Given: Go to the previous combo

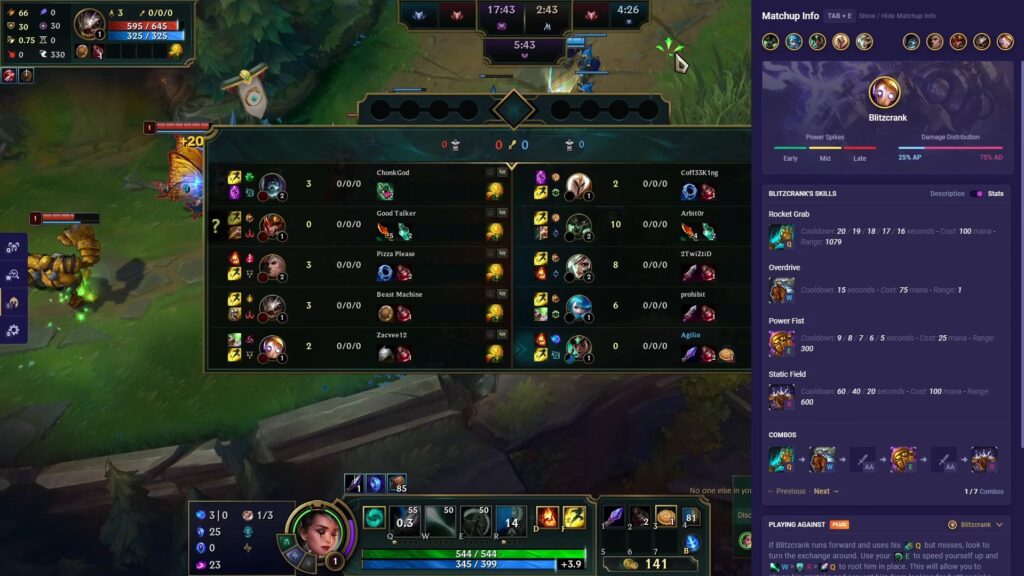Looking at the screenshot, I should (786, 491).
